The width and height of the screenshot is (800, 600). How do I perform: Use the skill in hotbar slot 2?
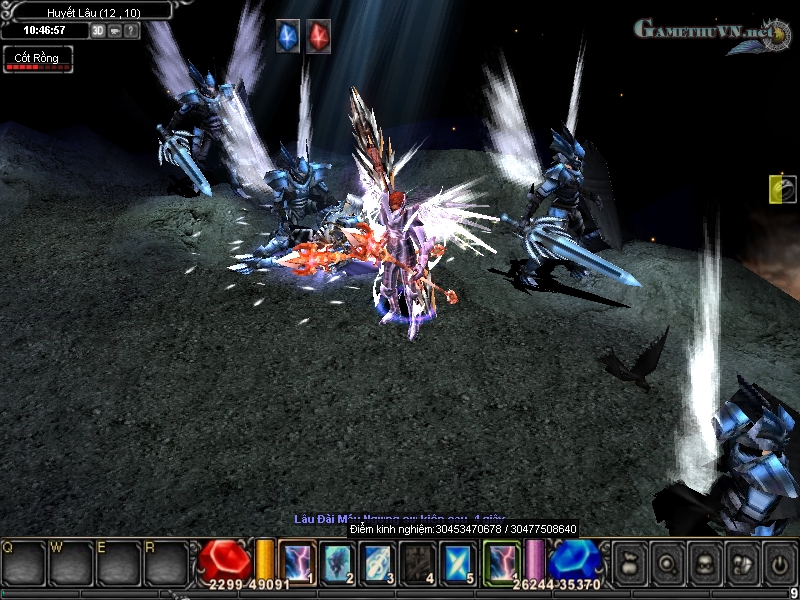337,561
